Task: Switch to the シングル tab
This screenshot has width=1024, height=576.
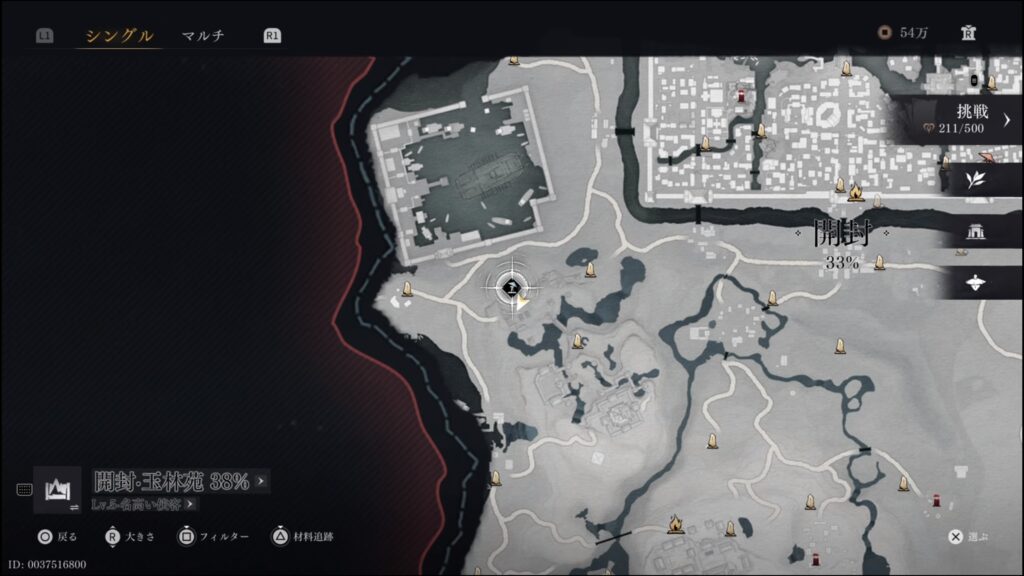Action: pos(119,36)
